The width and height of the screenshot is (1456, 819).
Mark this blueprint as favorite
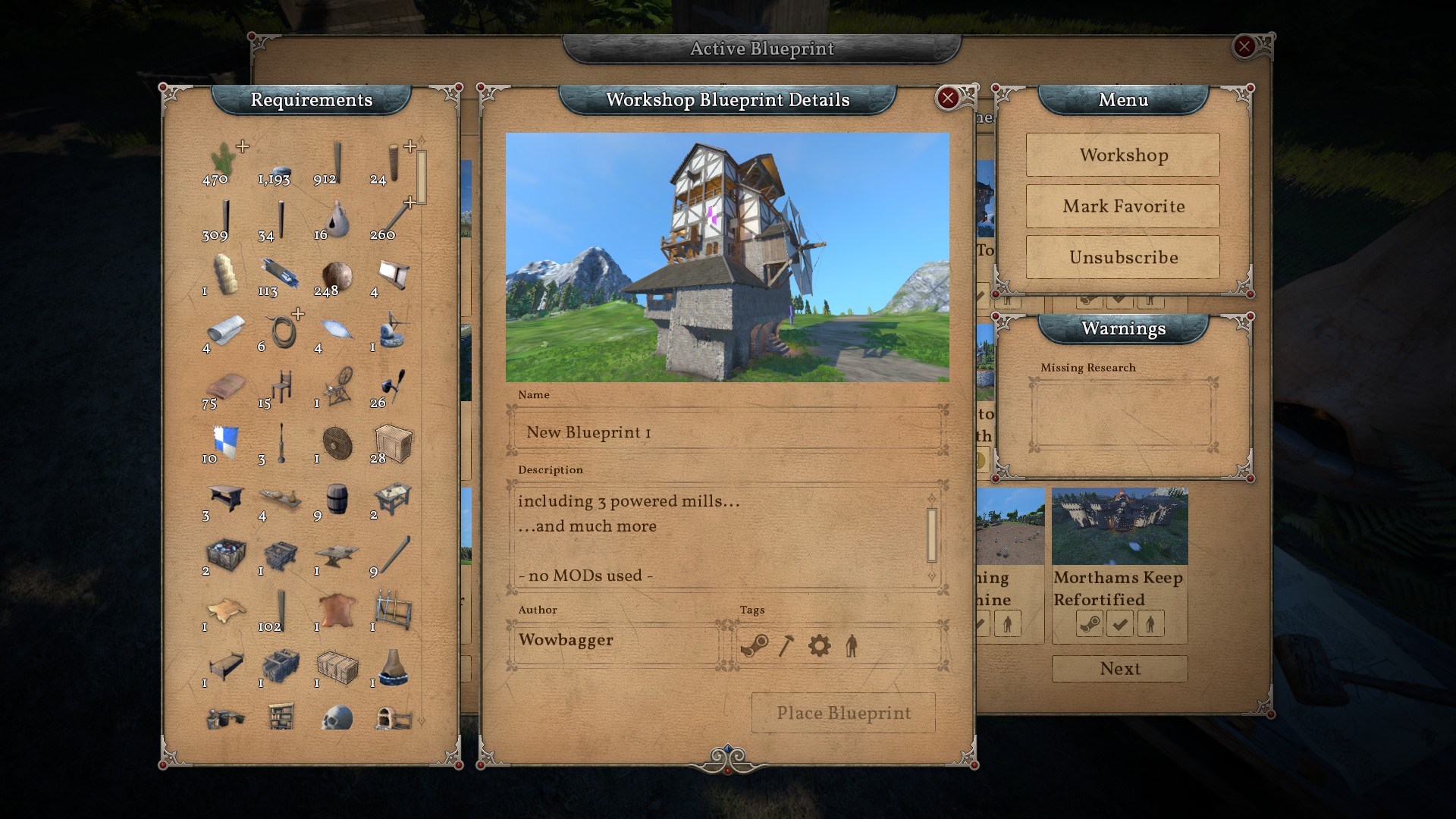pyautogui.click(x=1122, y=206)
